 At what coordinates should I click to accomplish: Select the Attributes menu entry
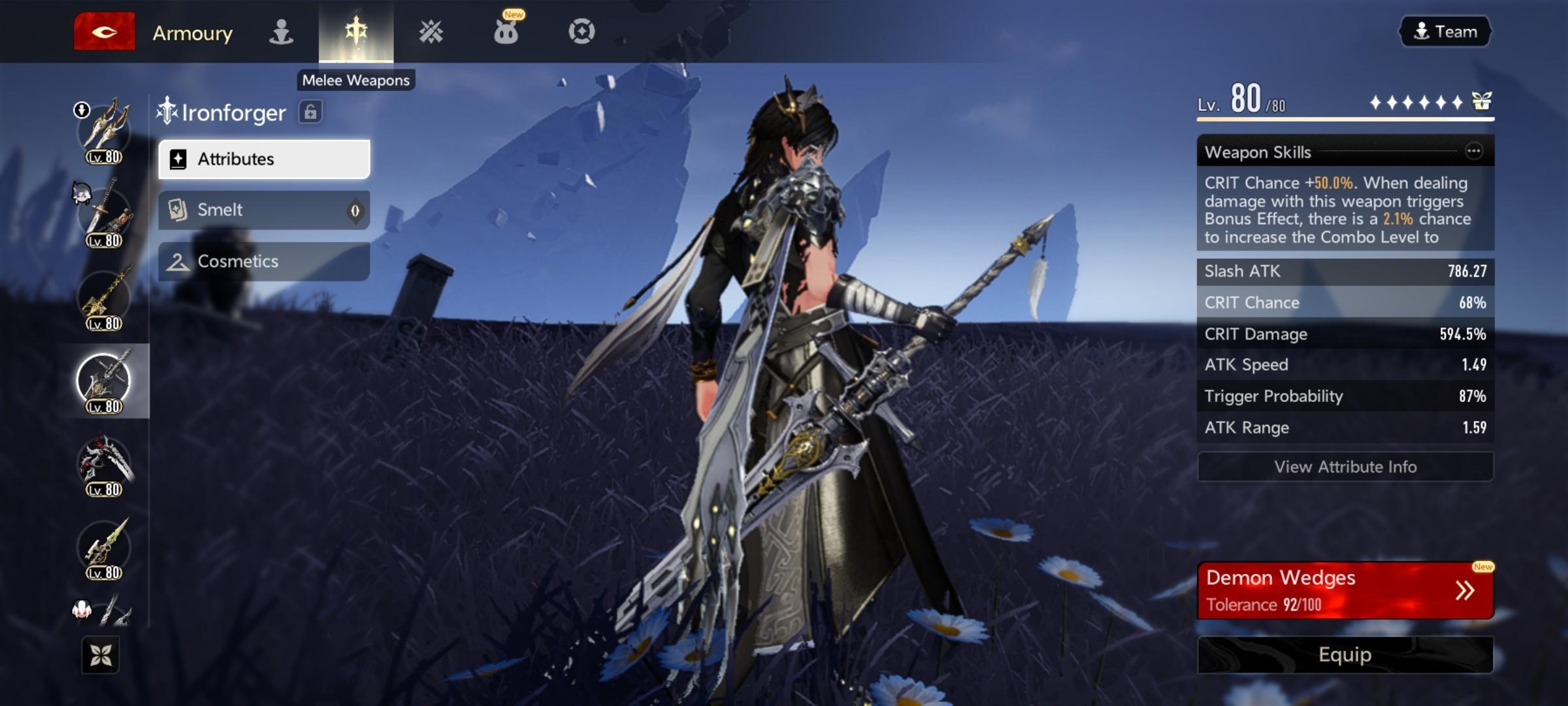(x=264, y=159)
